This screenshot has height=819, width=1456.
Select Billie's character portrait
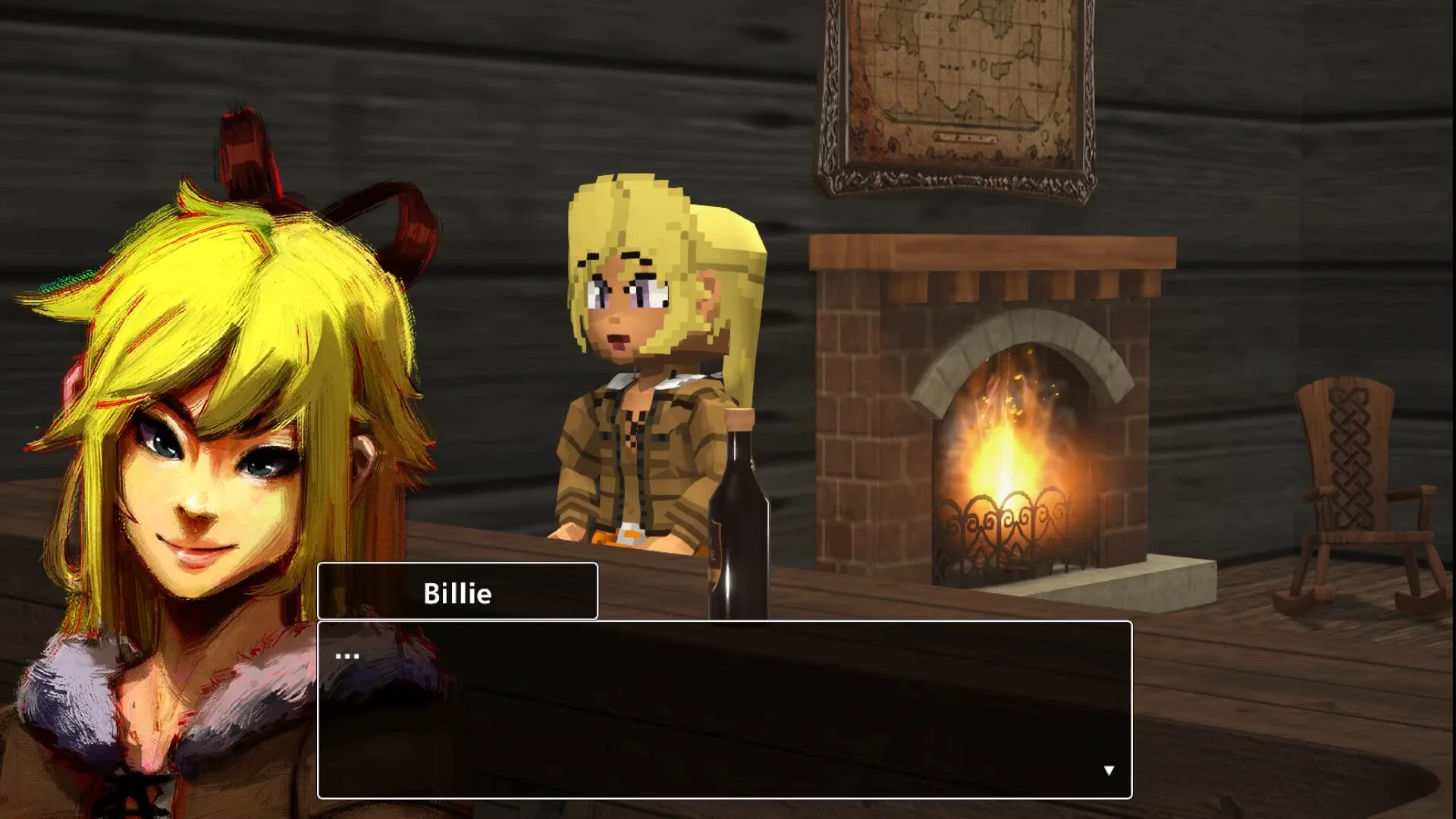tap(205, 455)
